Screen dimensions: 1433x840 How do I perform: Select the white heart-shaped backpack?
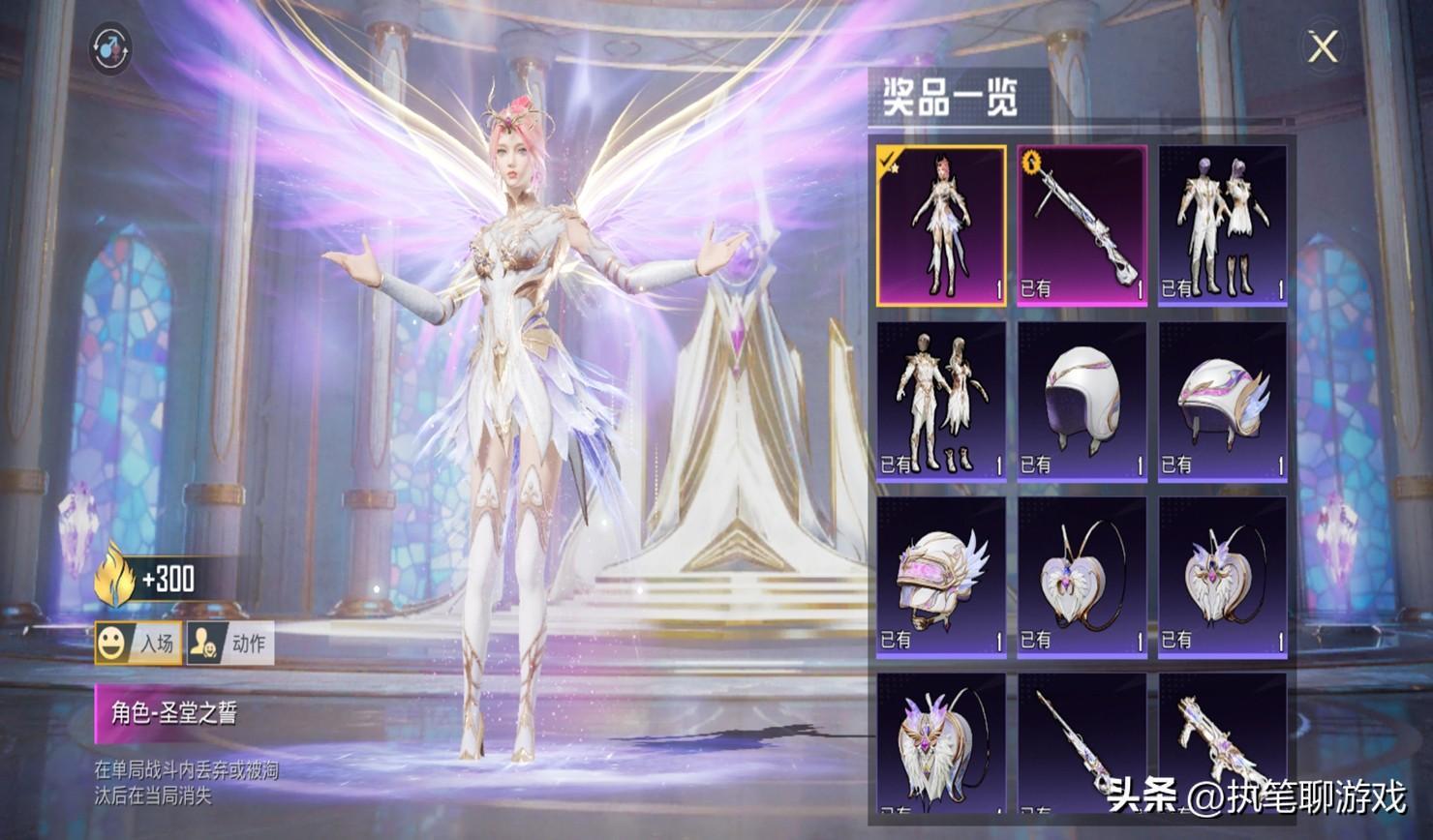click(x=1082, y=578)
